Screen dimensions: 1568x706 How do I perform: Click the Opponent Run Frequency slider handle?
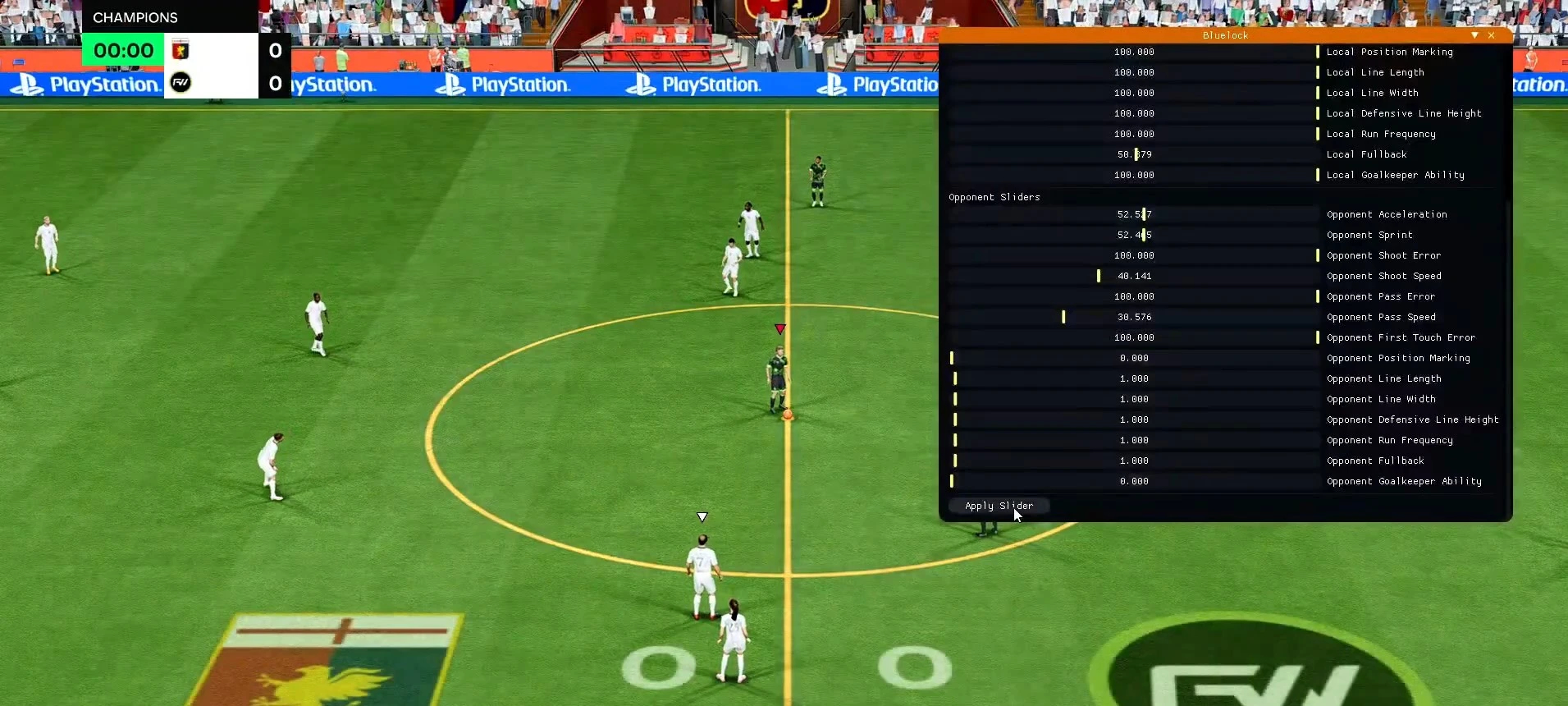955,440
